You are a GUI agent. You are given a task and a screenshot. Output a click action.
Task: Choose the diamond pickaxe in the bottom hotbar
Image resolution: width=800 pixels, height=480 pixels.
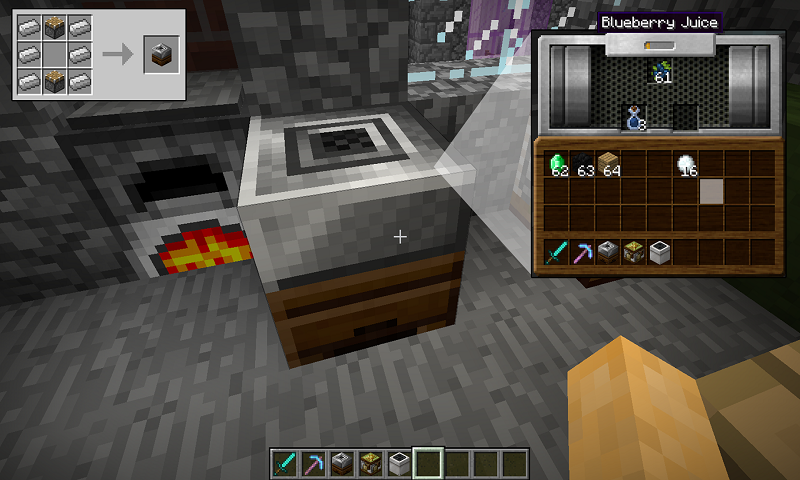[x=314, y=462]
